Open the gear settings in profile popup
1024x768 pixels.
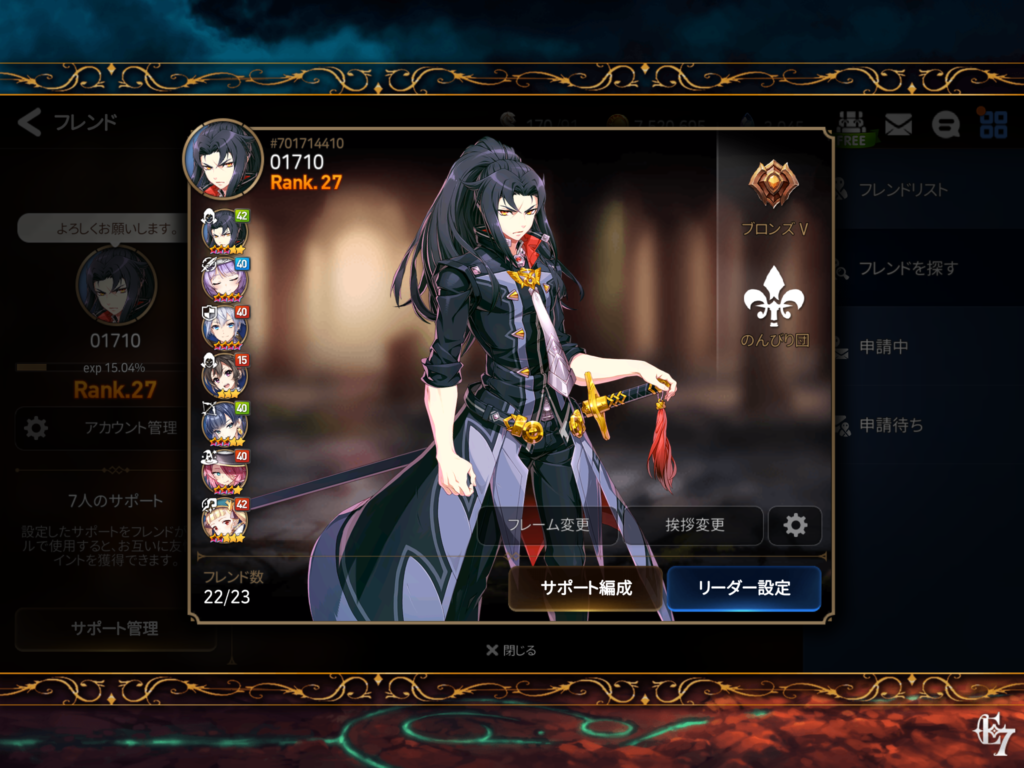(x=795, y=525)
